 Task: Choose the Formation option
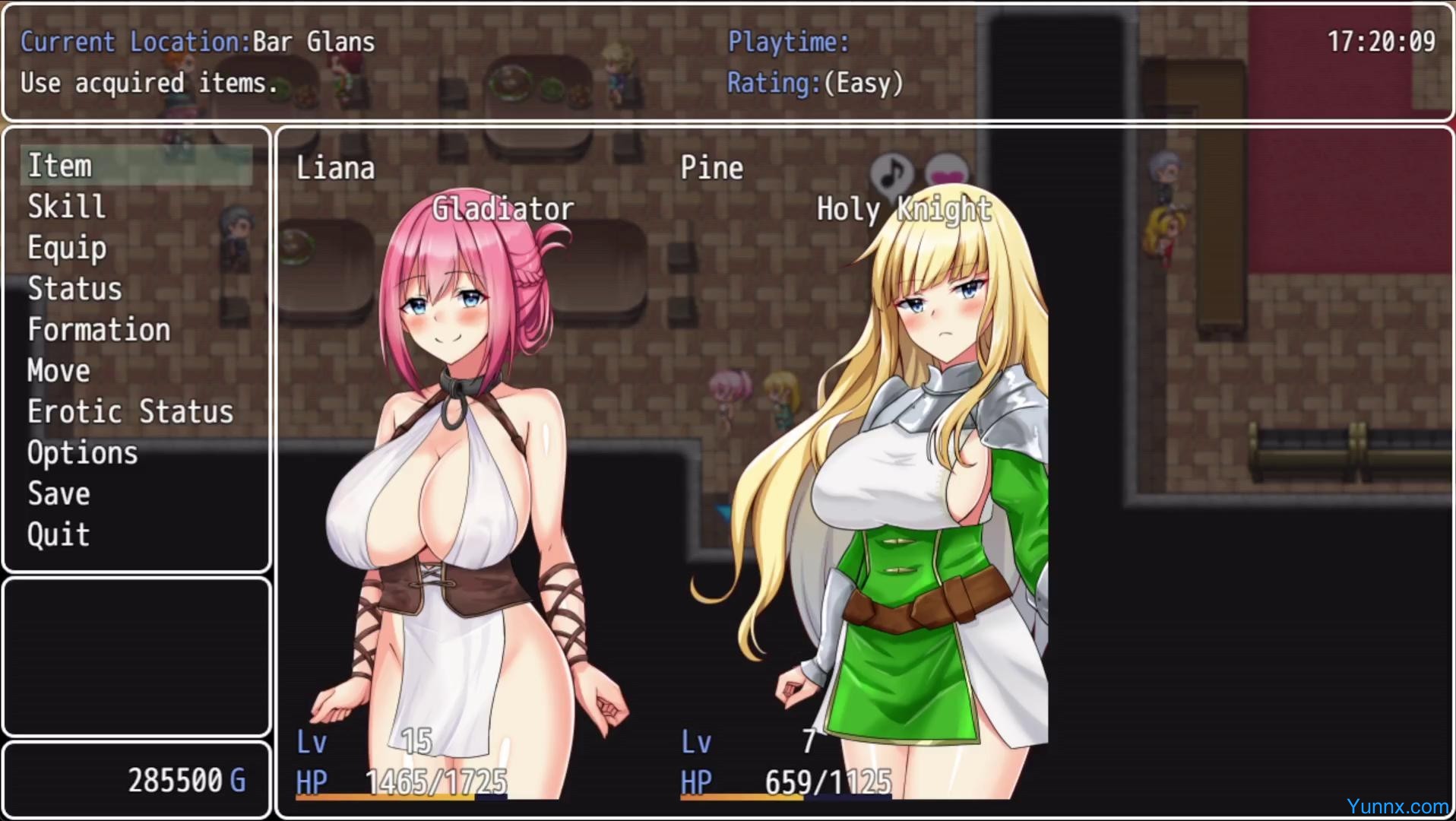click(99, 330)
